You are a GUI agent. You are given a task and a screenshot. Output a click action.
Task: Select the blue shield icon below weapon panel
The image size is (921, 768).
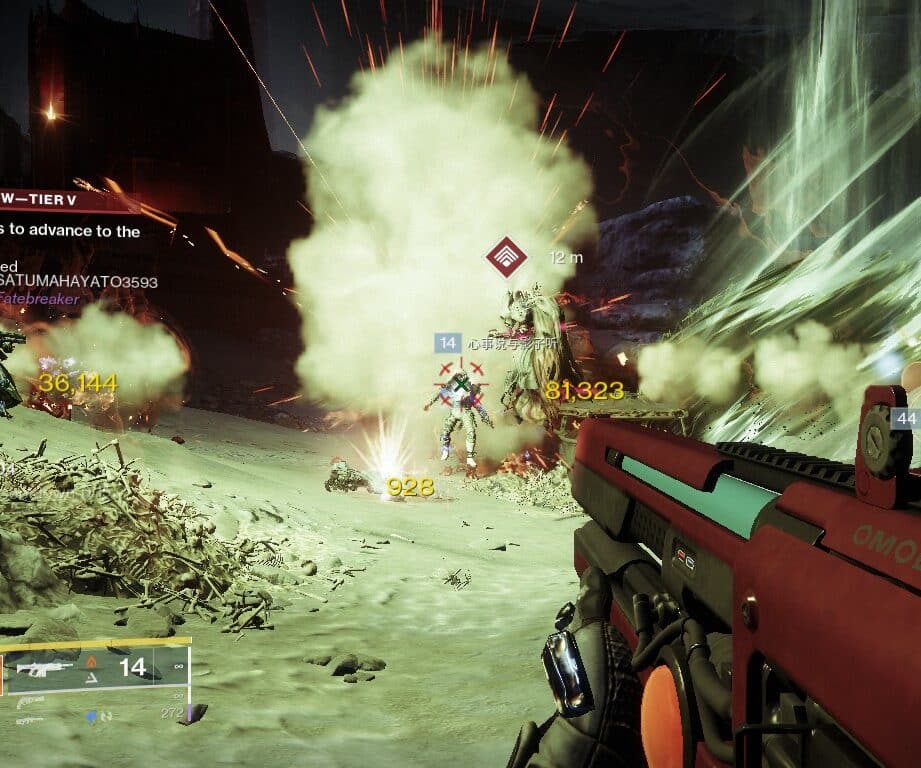pyautogui.click(x=90, y=715)
